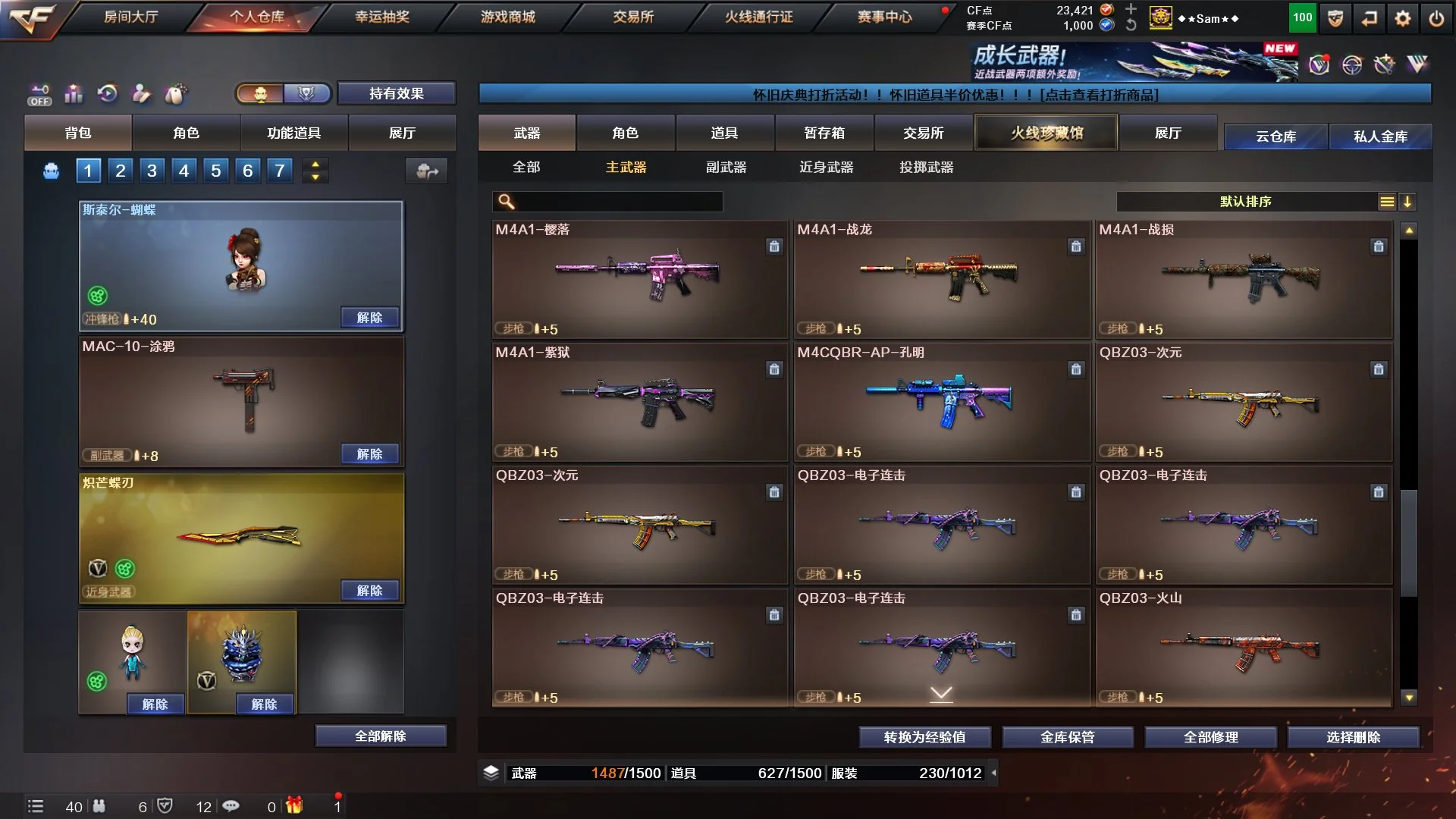Image resolution: width=1456 pixels, height=819 pixels.
Task: Open 火线通行证 battle pass
Action: pyautogui.click(x=758, y=17)
